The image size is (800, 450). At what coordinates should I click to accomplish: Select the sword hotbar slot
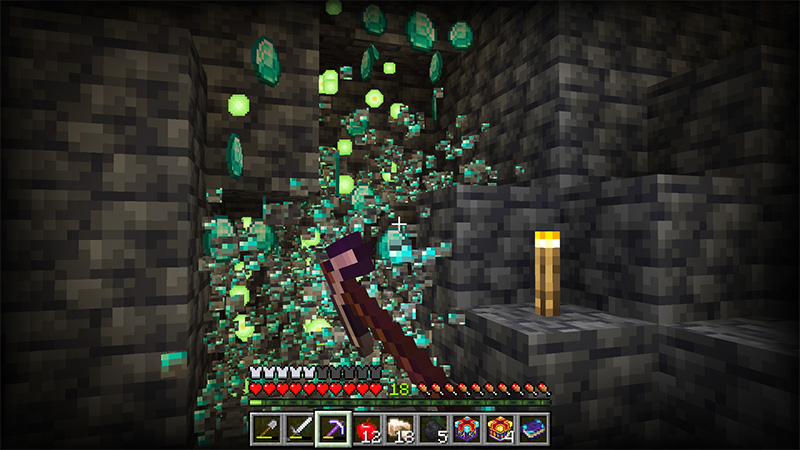pos(299,430)
